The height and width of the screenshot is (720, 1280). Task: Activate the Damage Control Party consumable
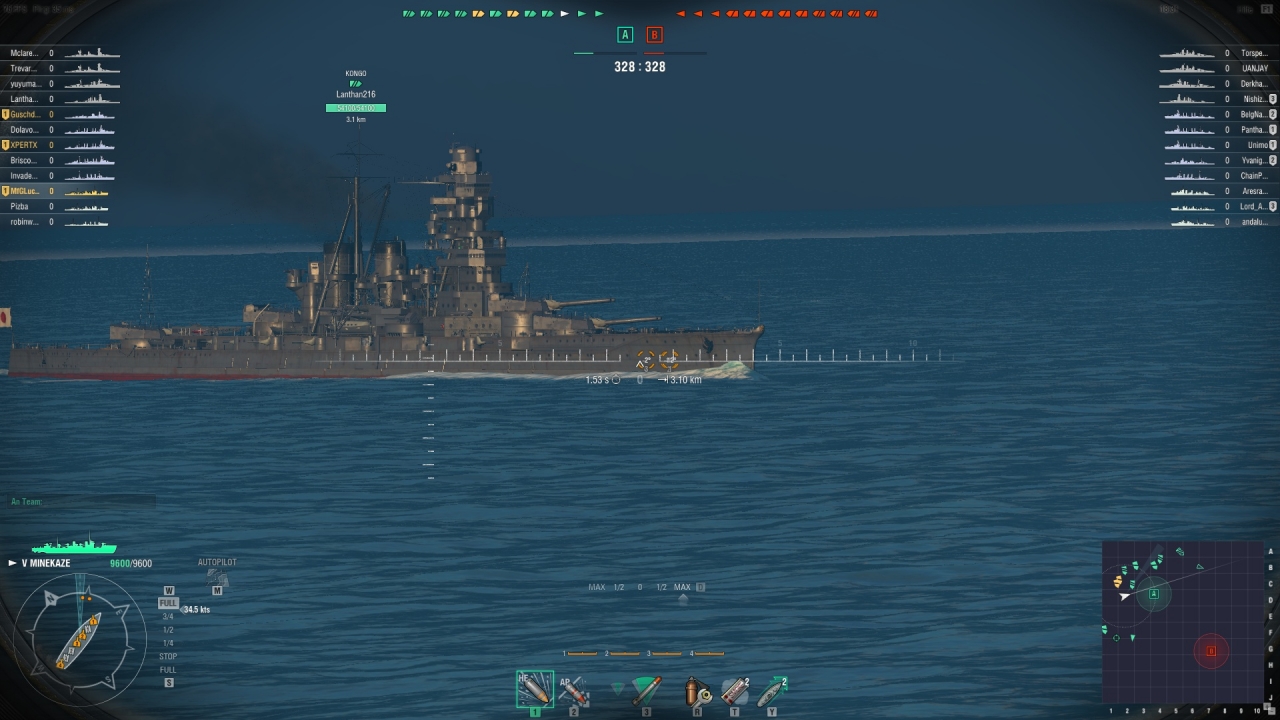697,691
